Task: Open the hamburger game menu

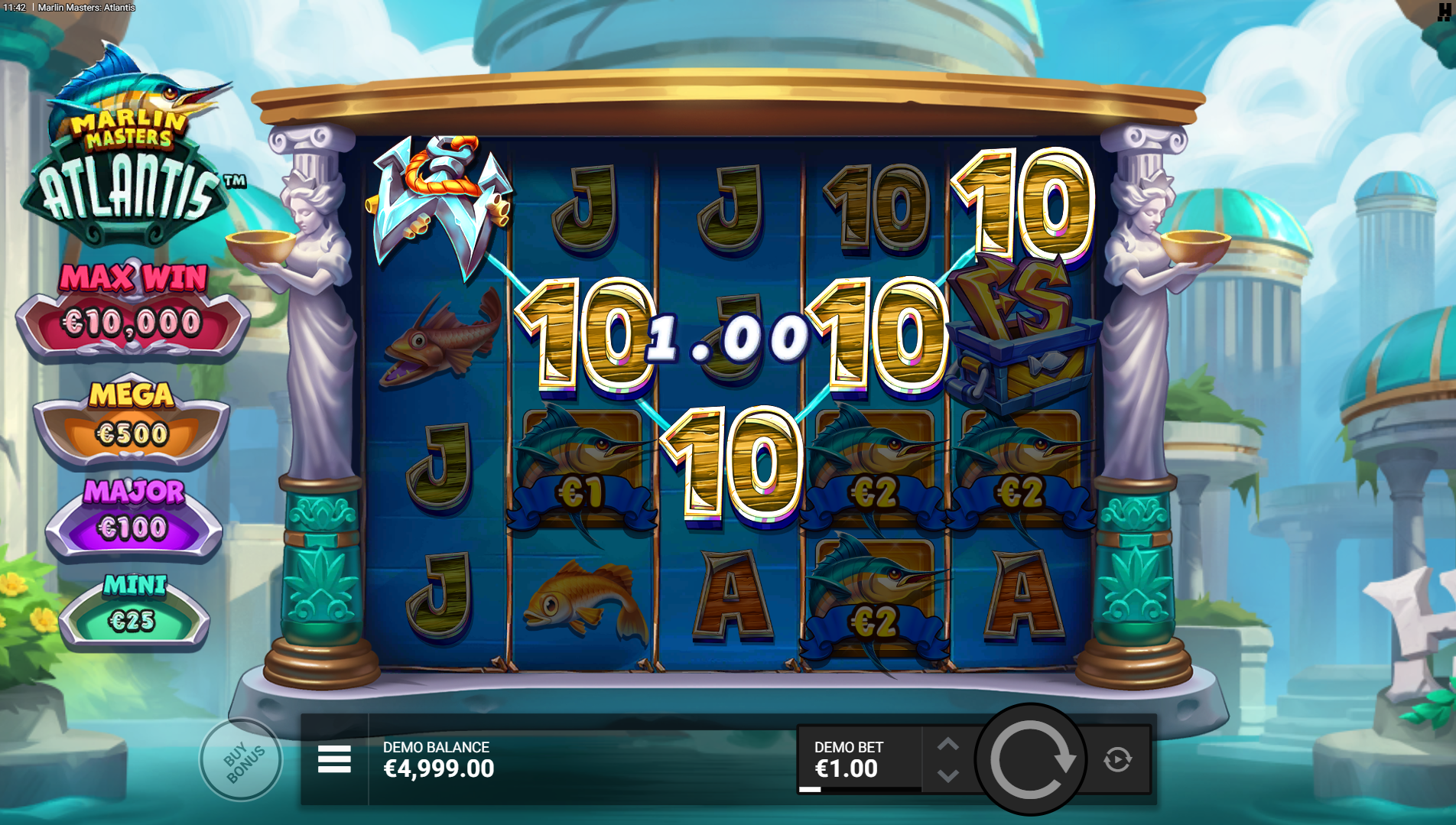Action: (334, 759)
